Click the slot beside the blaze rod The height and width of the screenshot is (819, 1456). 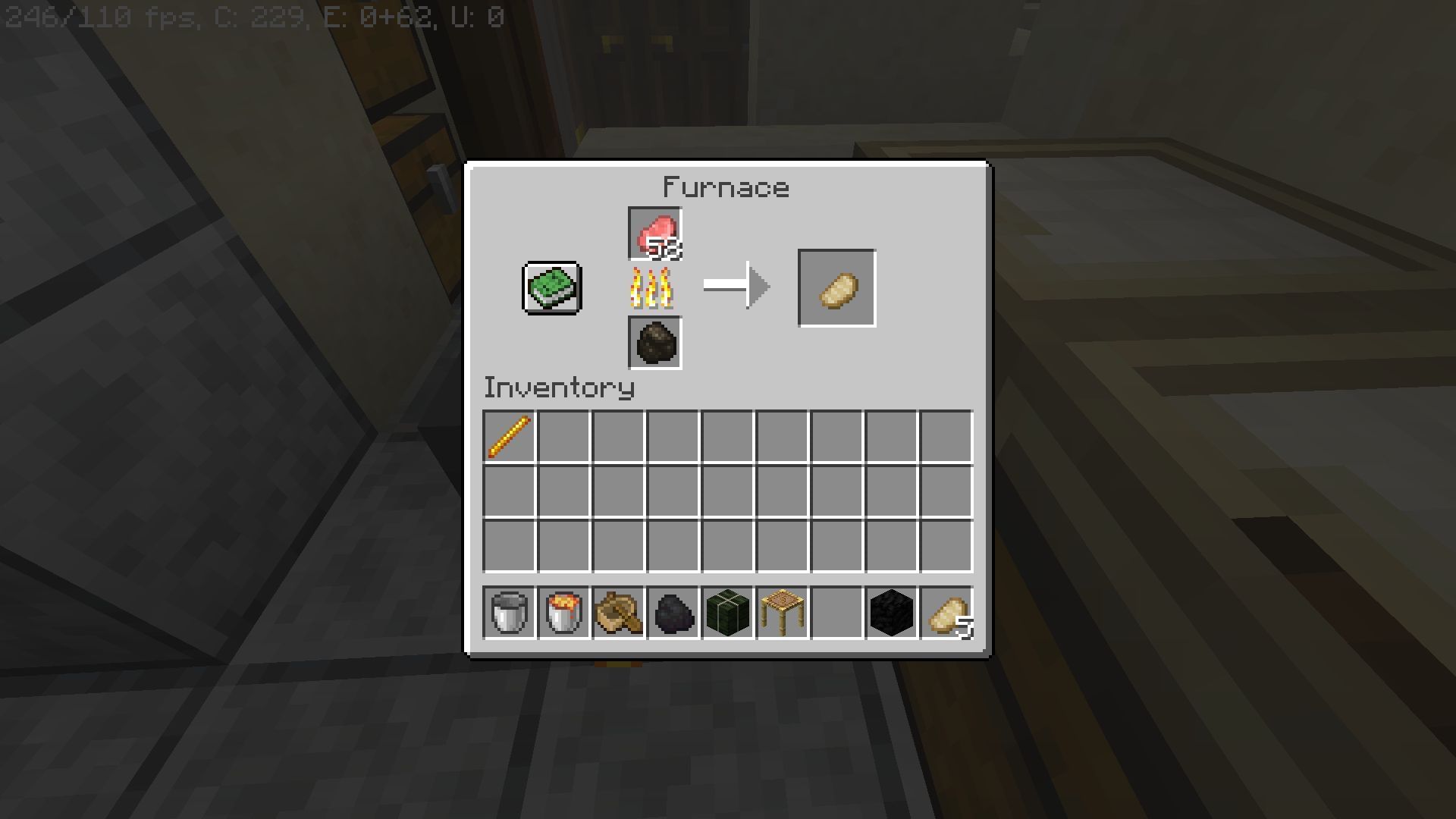(x=563, y=431)
